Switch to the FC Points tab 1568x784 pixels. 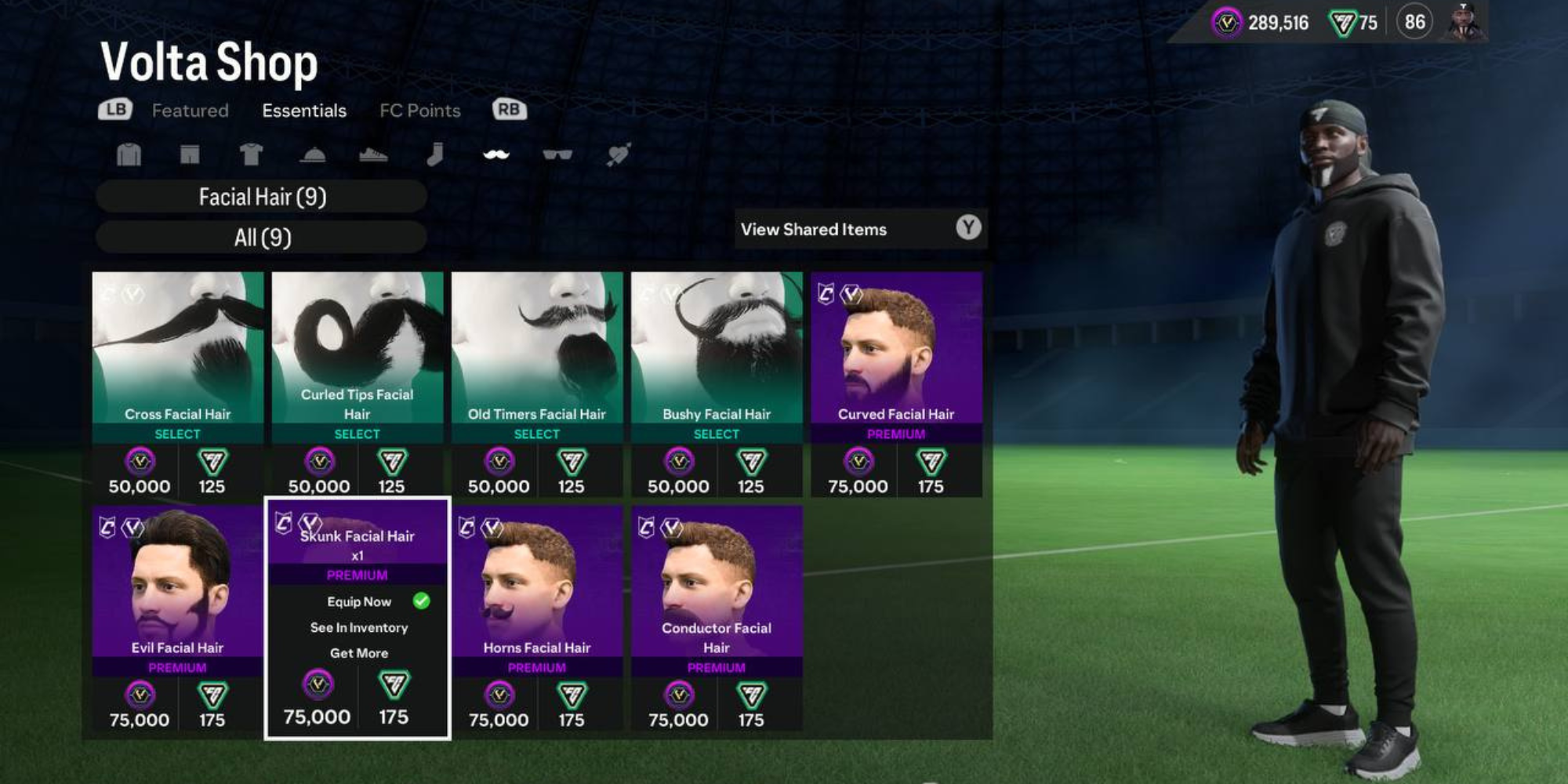click(x=419, y=111)
